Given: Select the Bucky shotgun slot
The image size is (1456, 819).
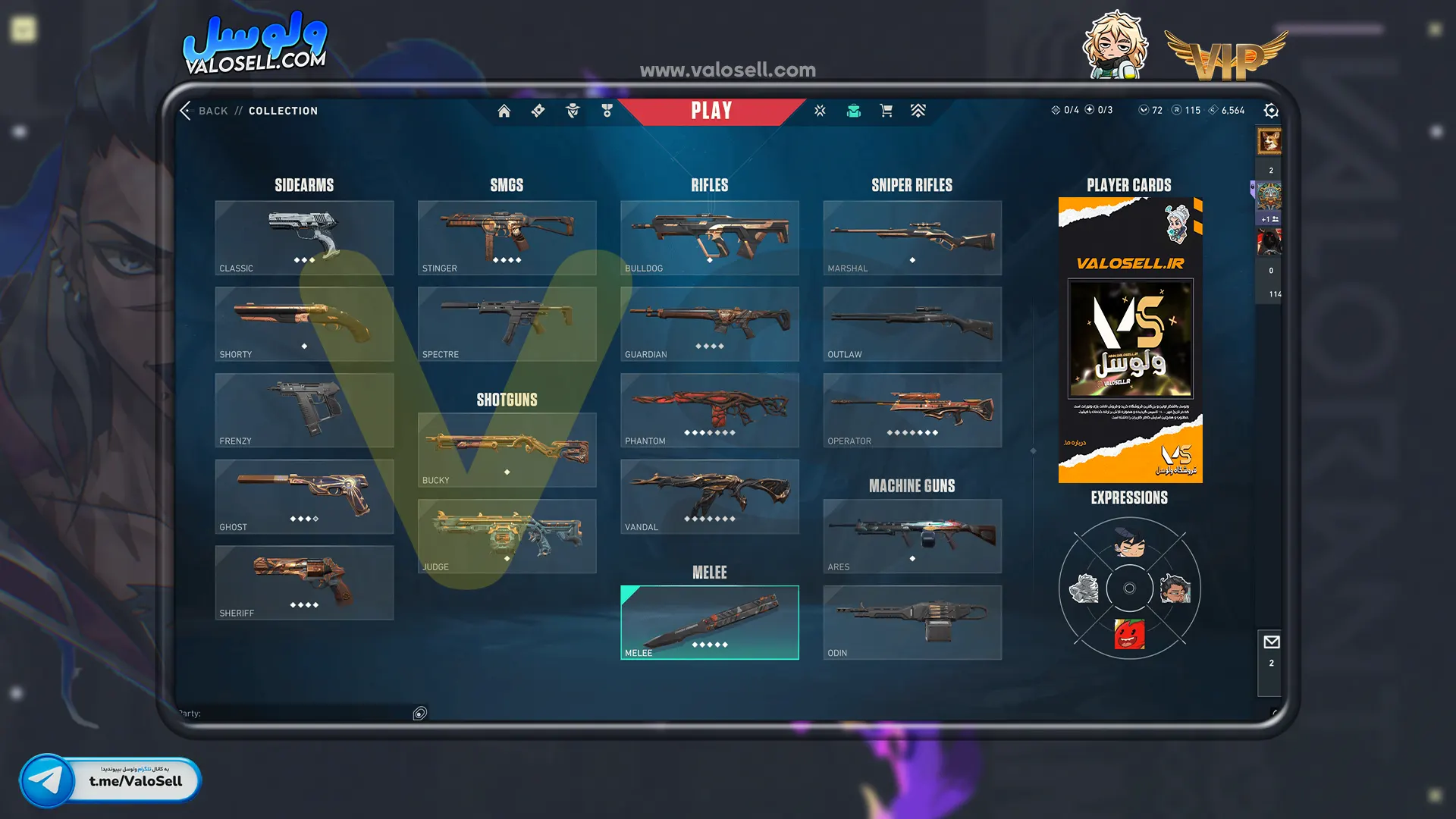Looking at the screenshot, I should point(507,450).
